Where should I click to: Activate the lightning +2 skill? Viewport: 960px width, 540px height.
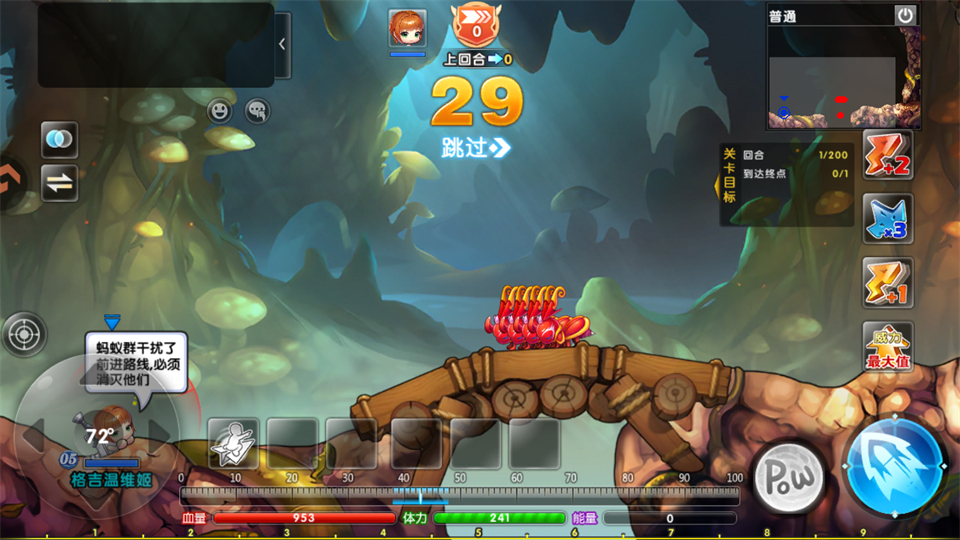click(x=888, y=155)
